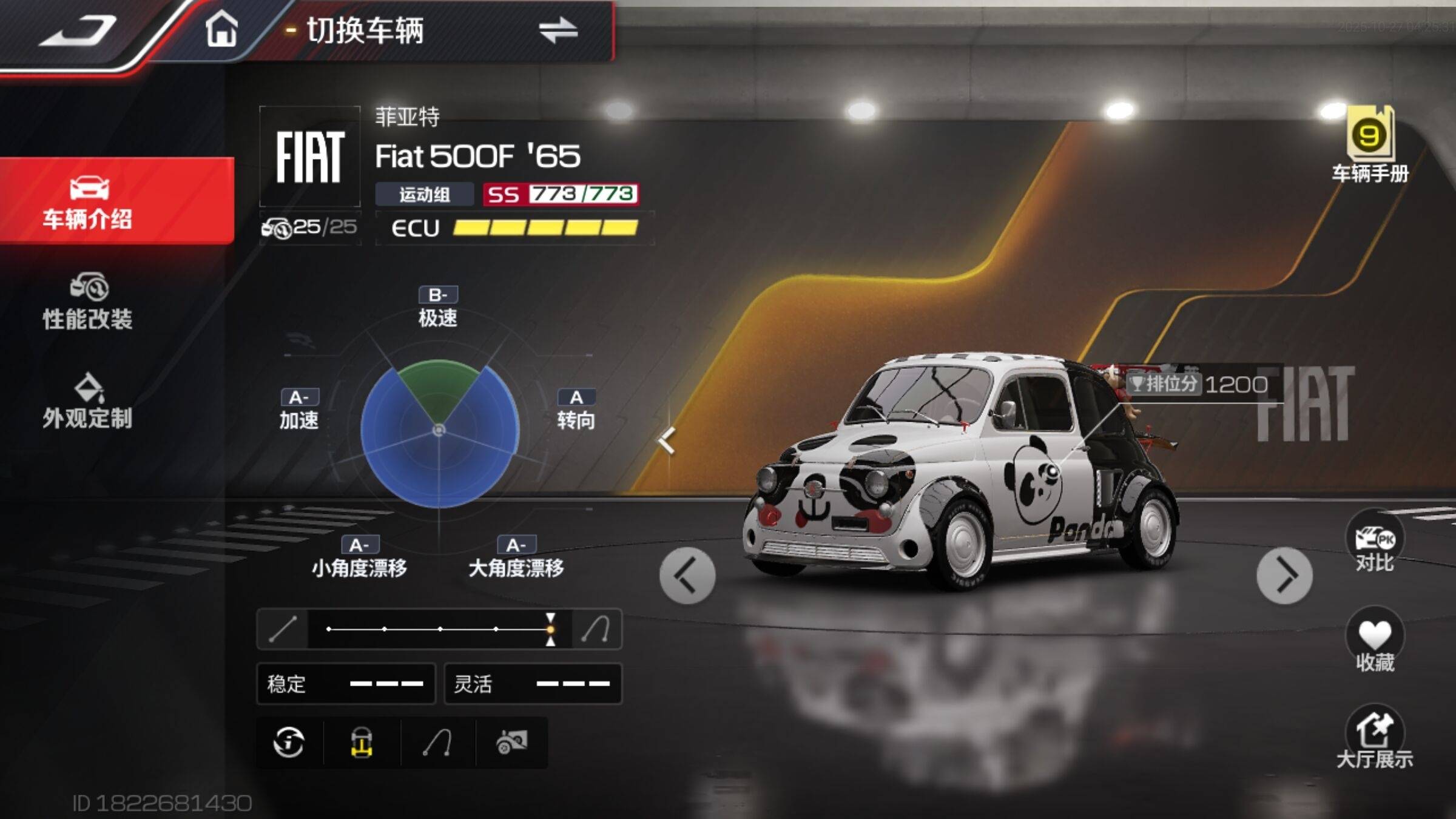
Task: Click the circular info icon
Action: (289, 743)
